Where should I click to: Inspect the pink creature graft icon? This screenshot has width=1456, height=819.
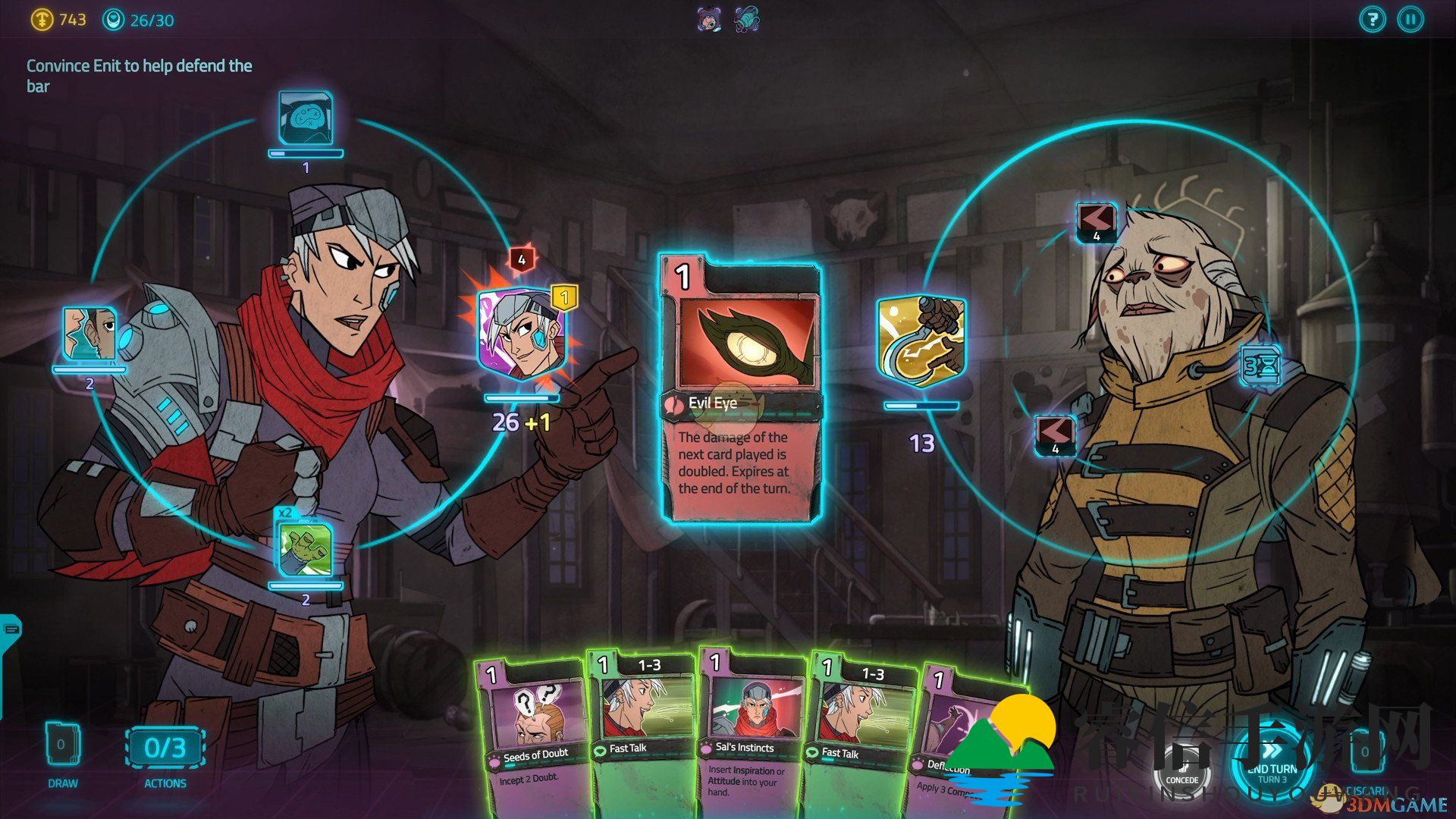point(709,20)
